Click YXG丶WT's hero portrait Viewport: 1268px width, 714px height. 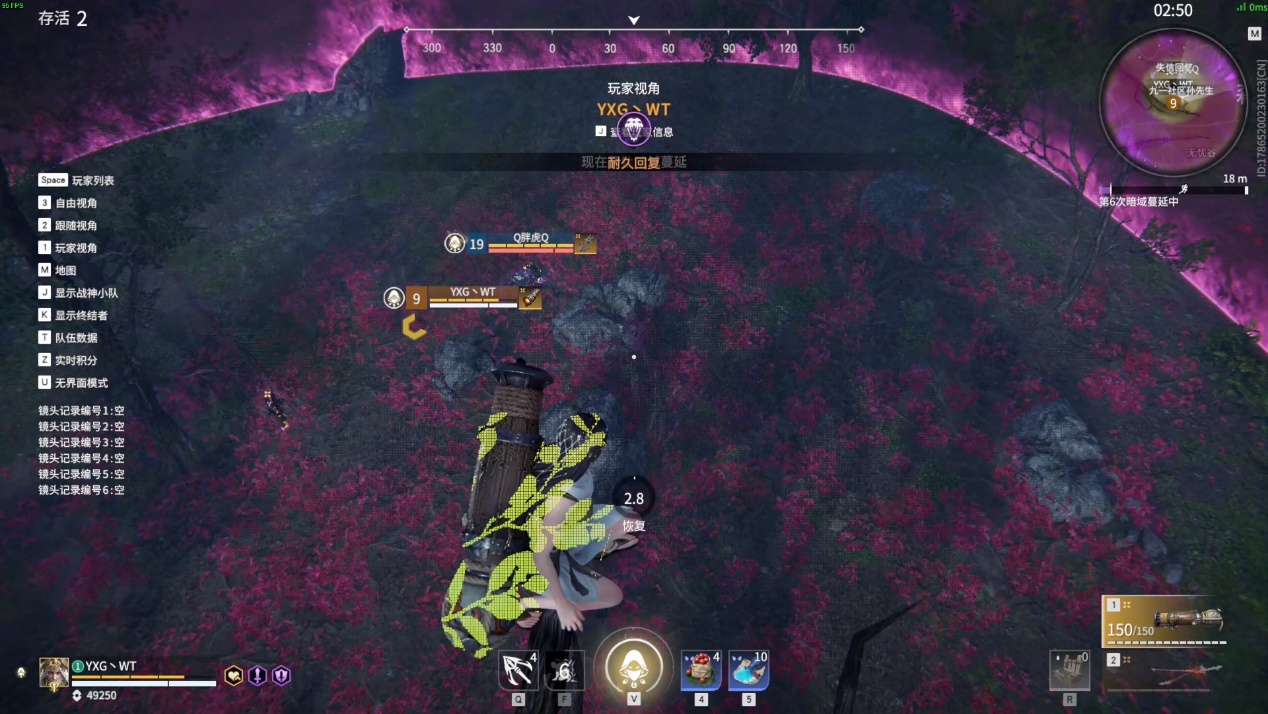[x=54, y=673]
